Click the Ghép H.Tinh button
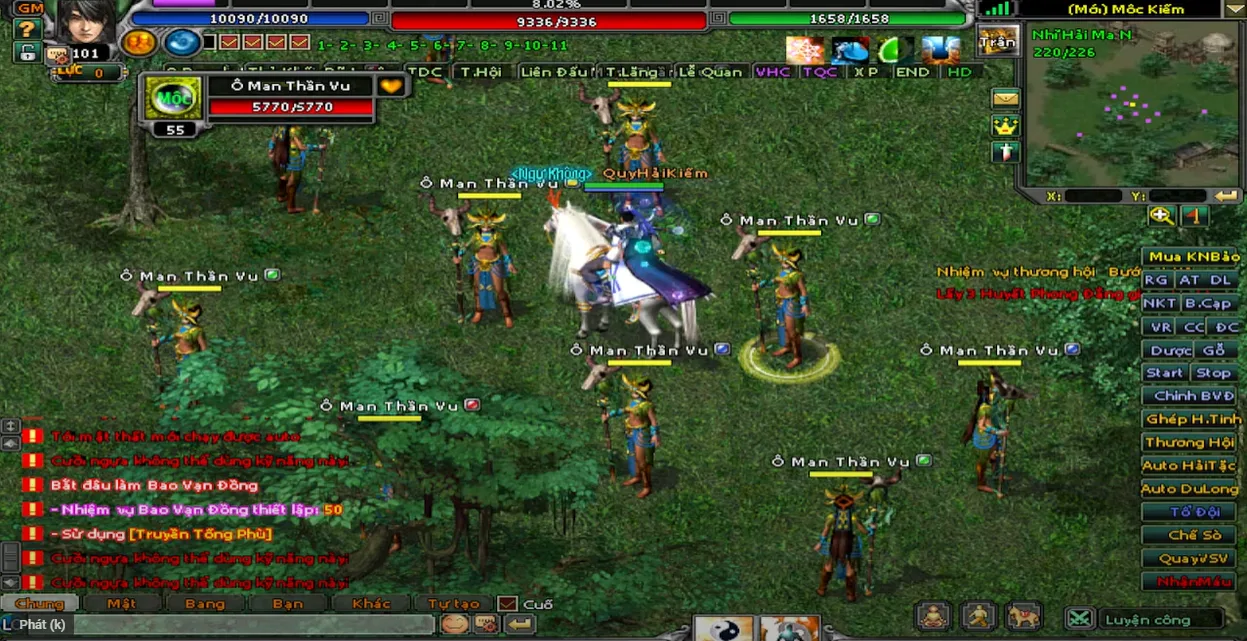 (1192, 419)
